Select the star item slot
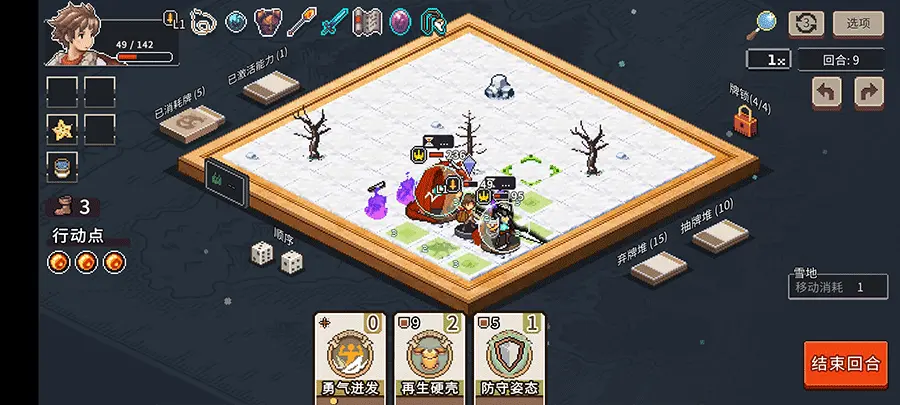 [x=62, y=129]
